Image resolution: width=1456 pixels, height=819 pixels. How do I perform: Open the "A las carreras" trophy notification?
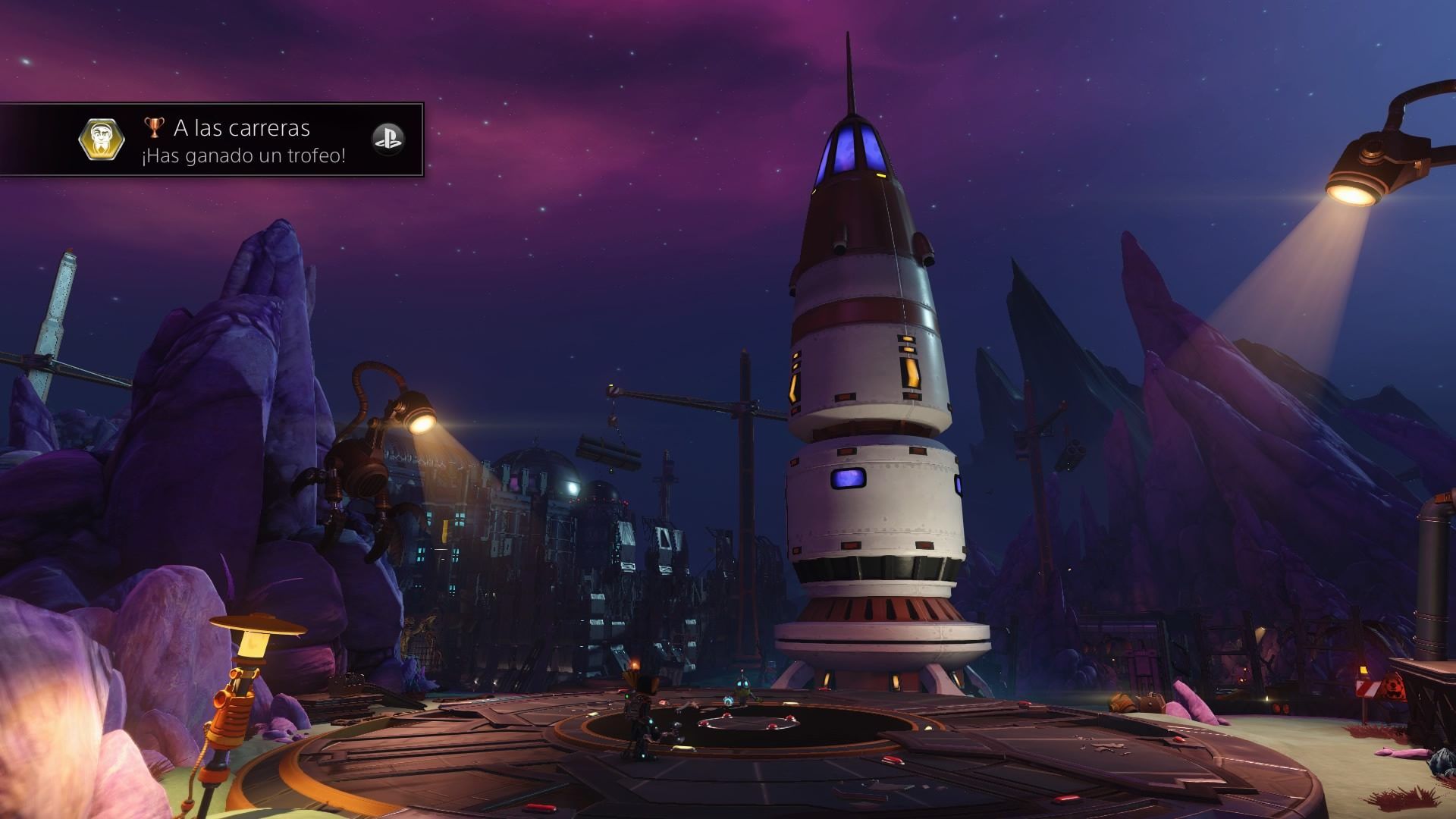(x=243, y=141)
